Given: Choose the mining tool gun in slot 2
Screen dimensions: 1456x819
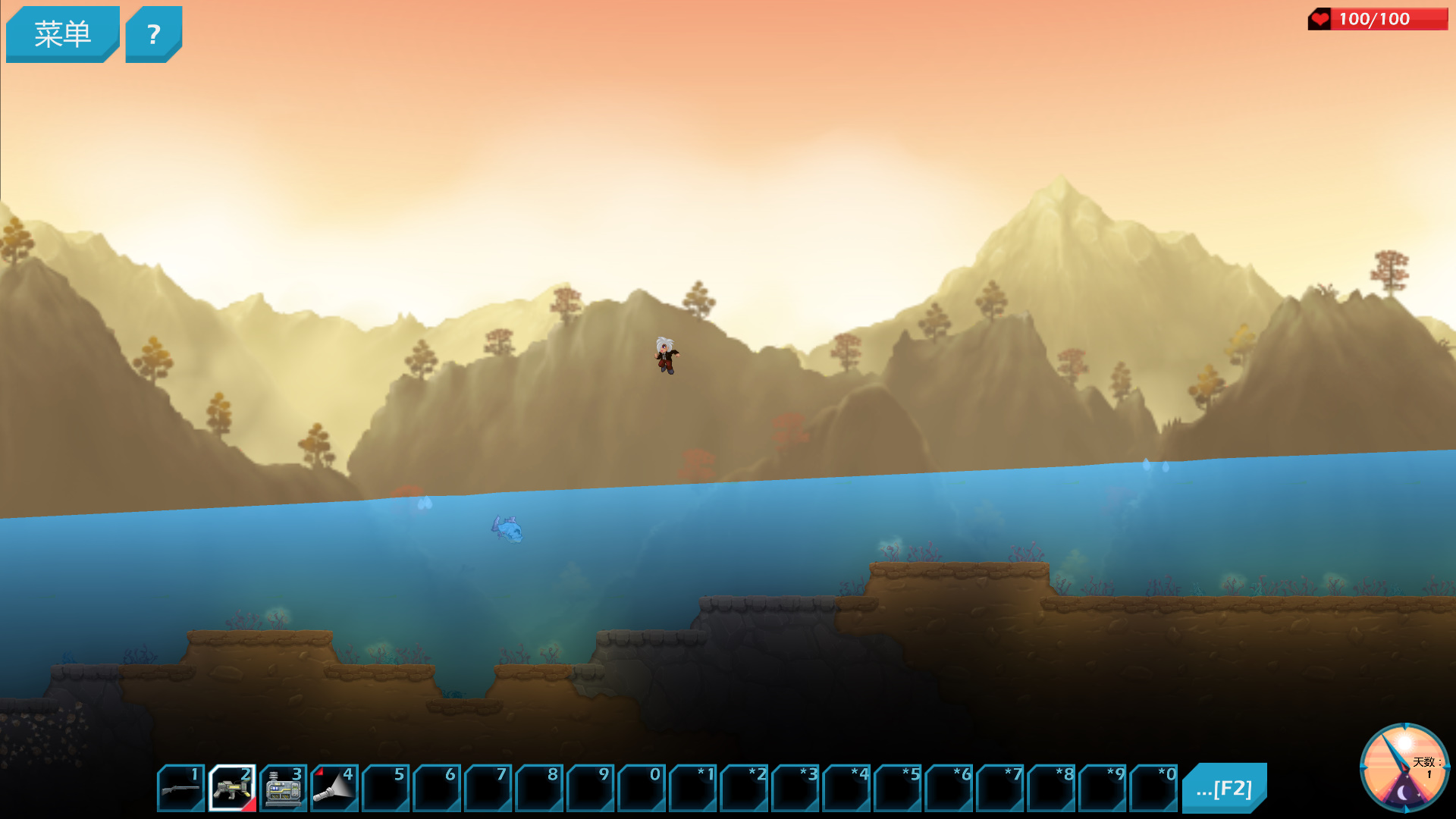Looking at the screenshot, I should pyautogui.click(x=232, y=788).
